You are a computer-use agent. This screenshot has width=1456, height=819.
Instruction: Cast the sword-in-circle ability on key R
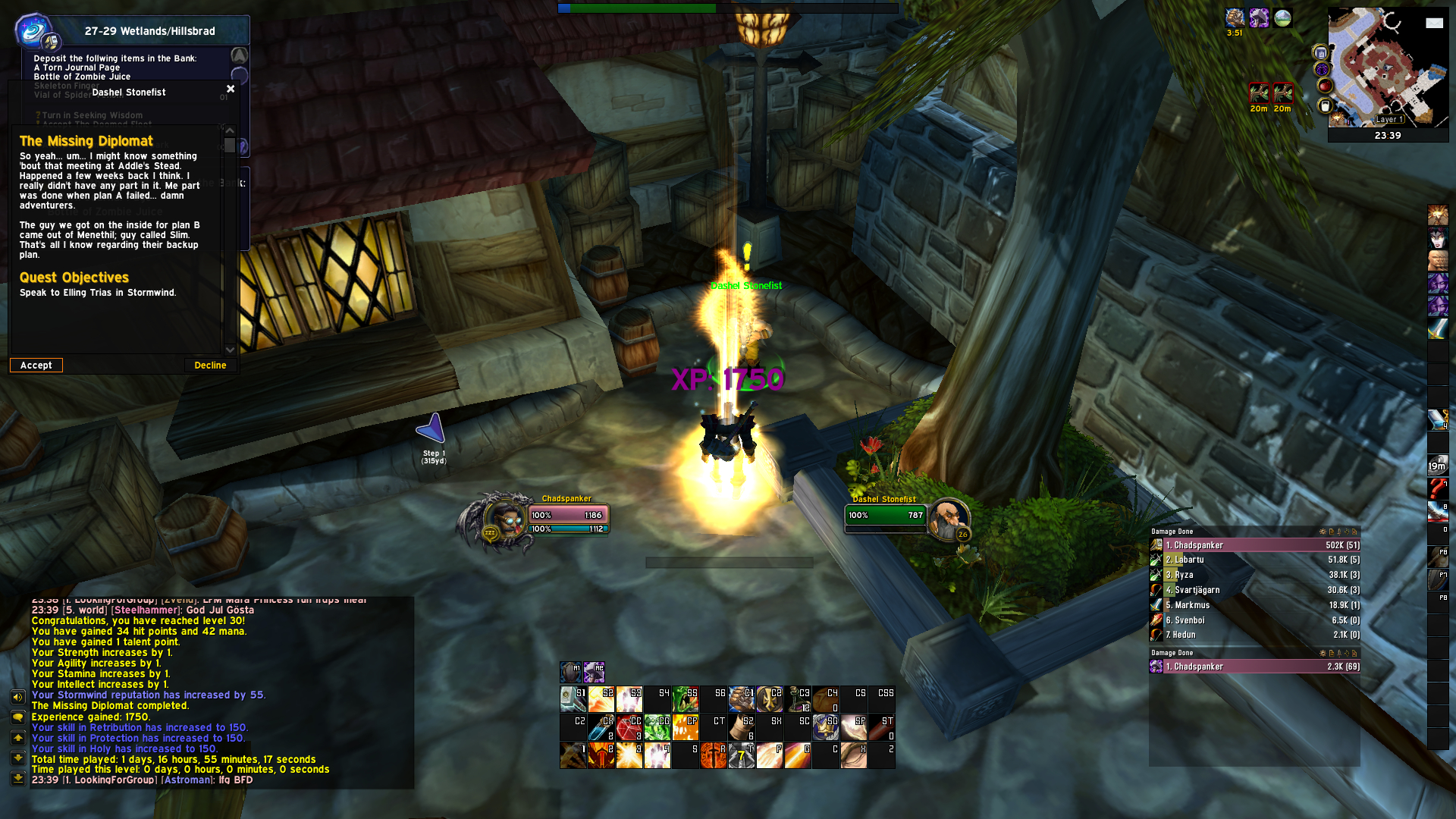(713, 755)
